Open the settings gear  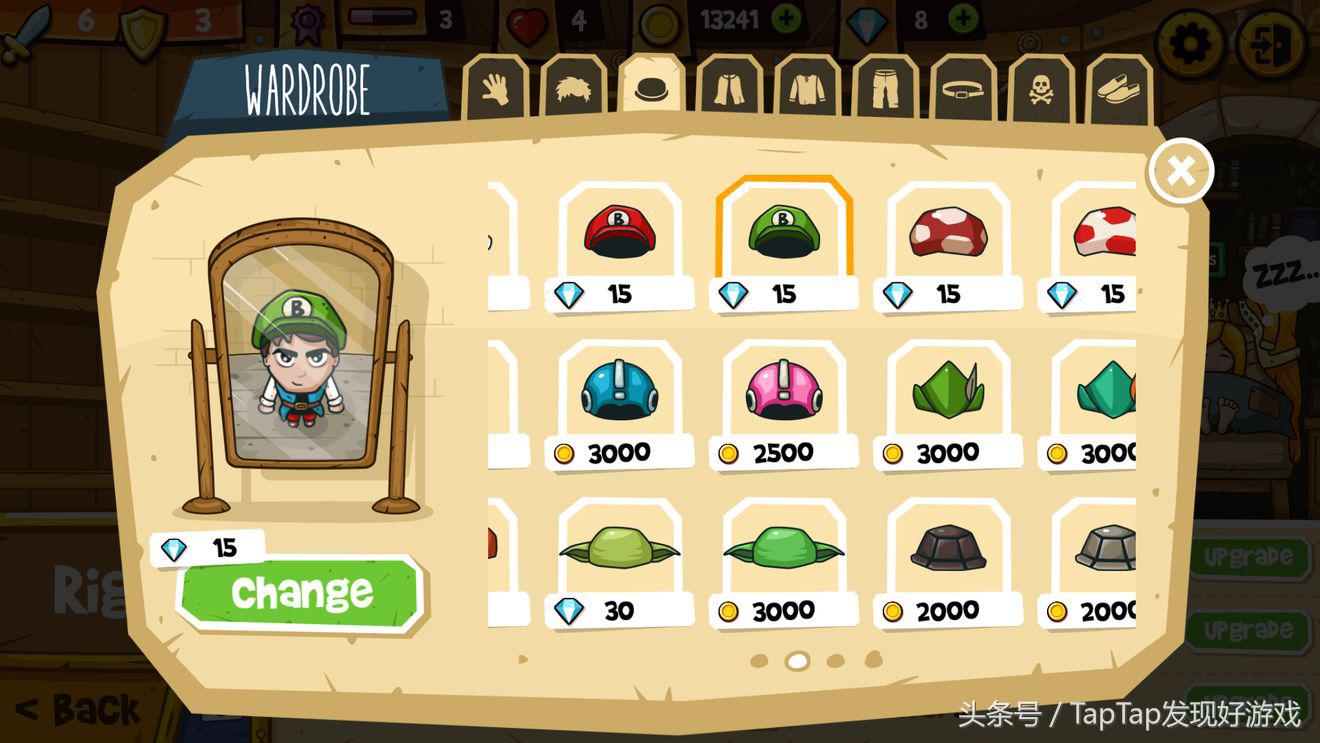1189,43
